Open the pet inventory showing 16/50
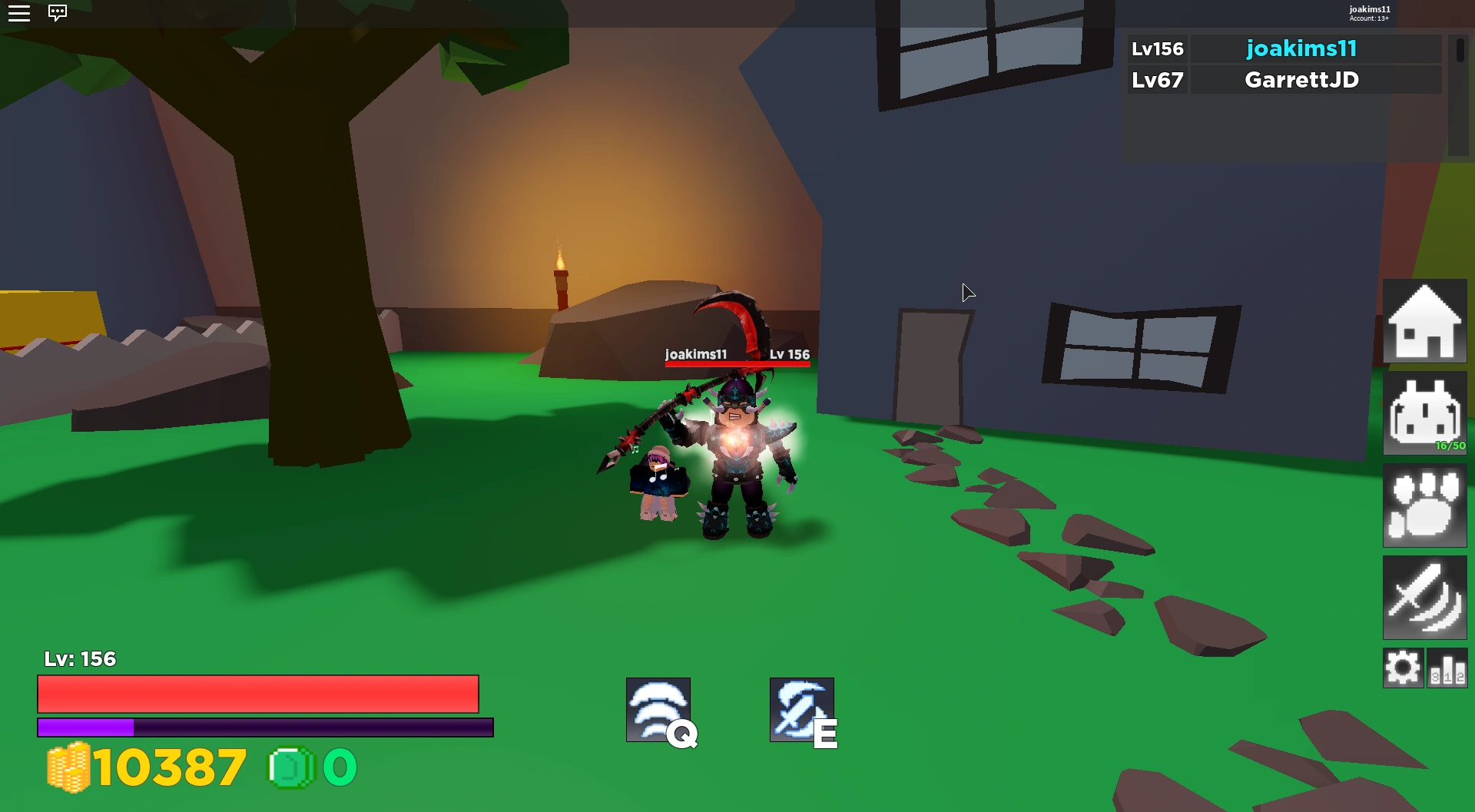Image resolution: width=1475 pixels, height=812 pixels. (x=1425, y=413)
